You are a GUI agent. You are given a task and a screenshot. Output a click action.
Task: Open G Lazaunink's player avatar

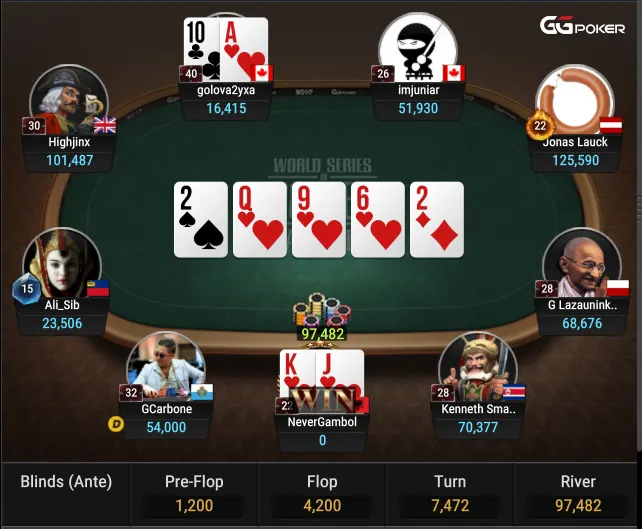pos(582,265)
